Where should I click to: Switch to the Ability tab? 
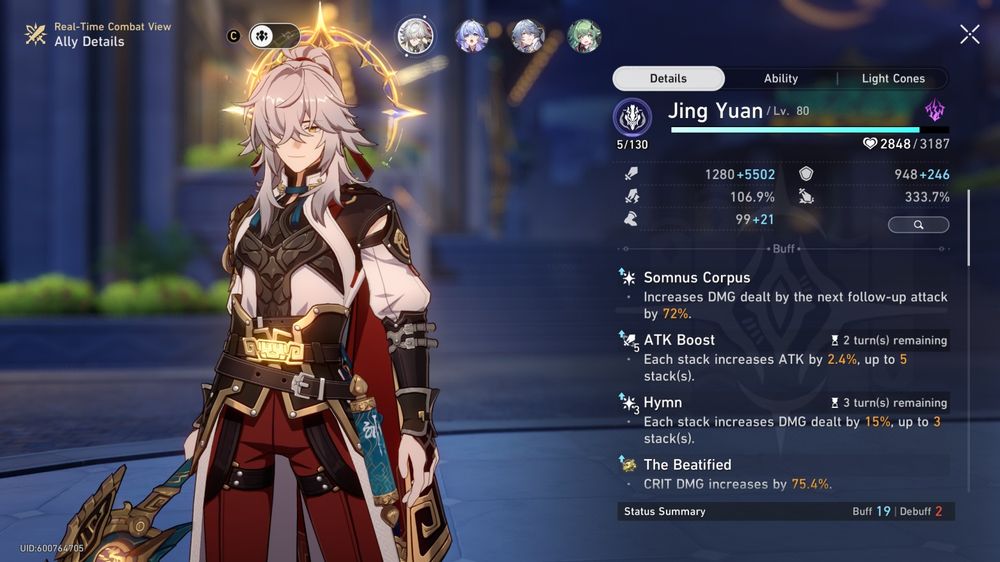click(x=781, y=79)
